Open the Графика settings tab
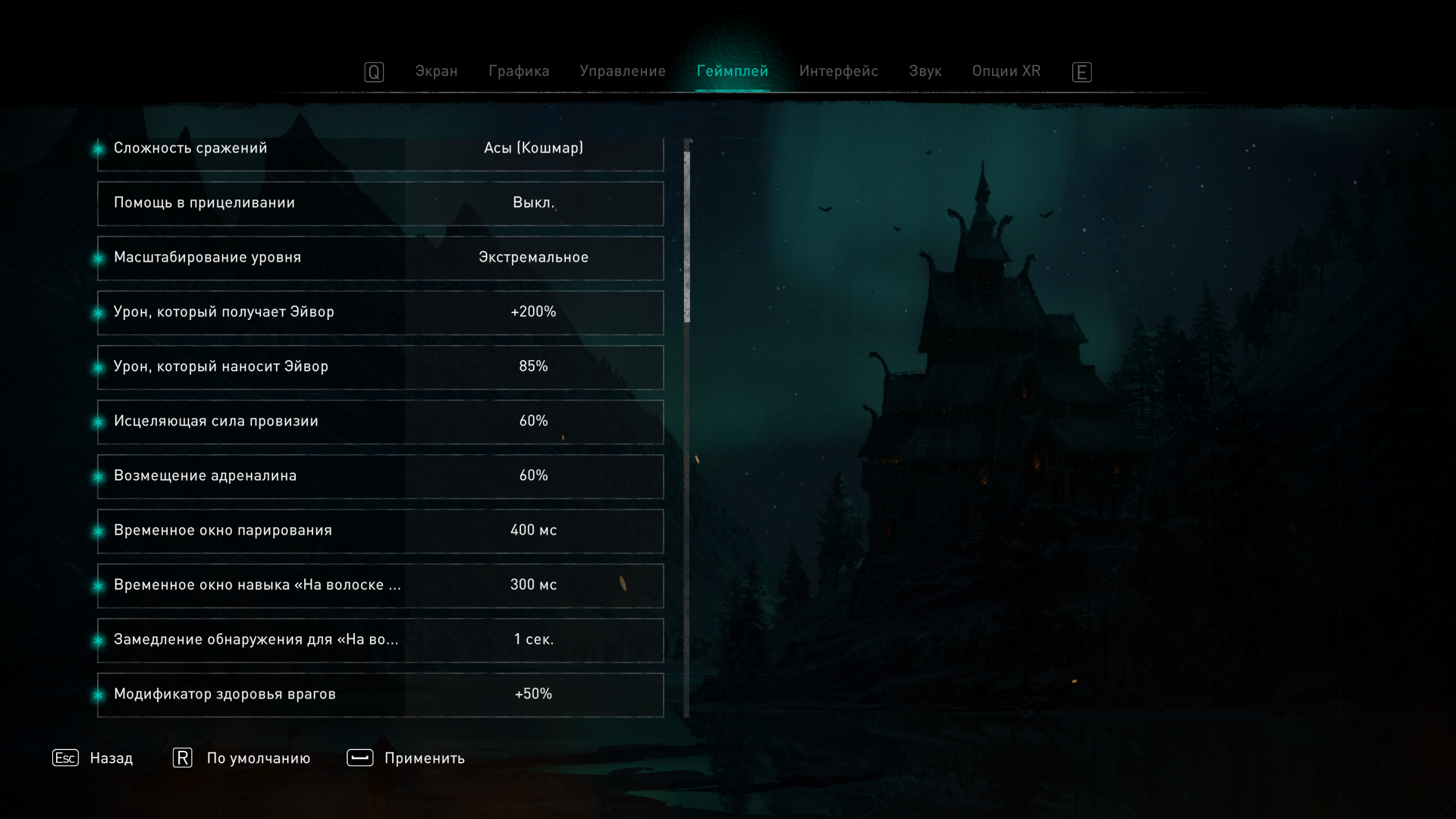 pyautogui.click(x=519, y=71)
